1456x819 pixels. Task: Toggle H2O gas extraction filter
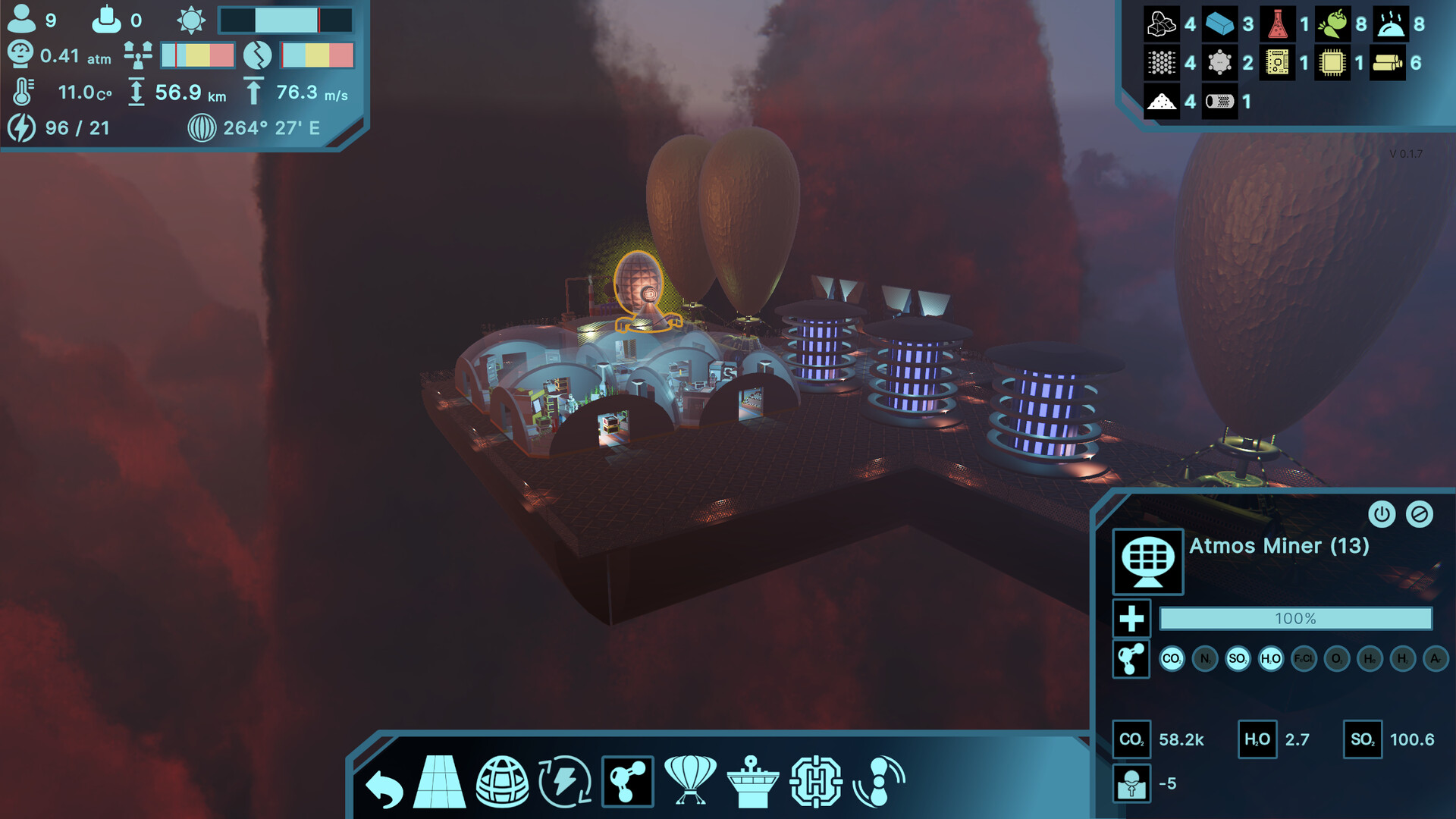coord(1271,658)
